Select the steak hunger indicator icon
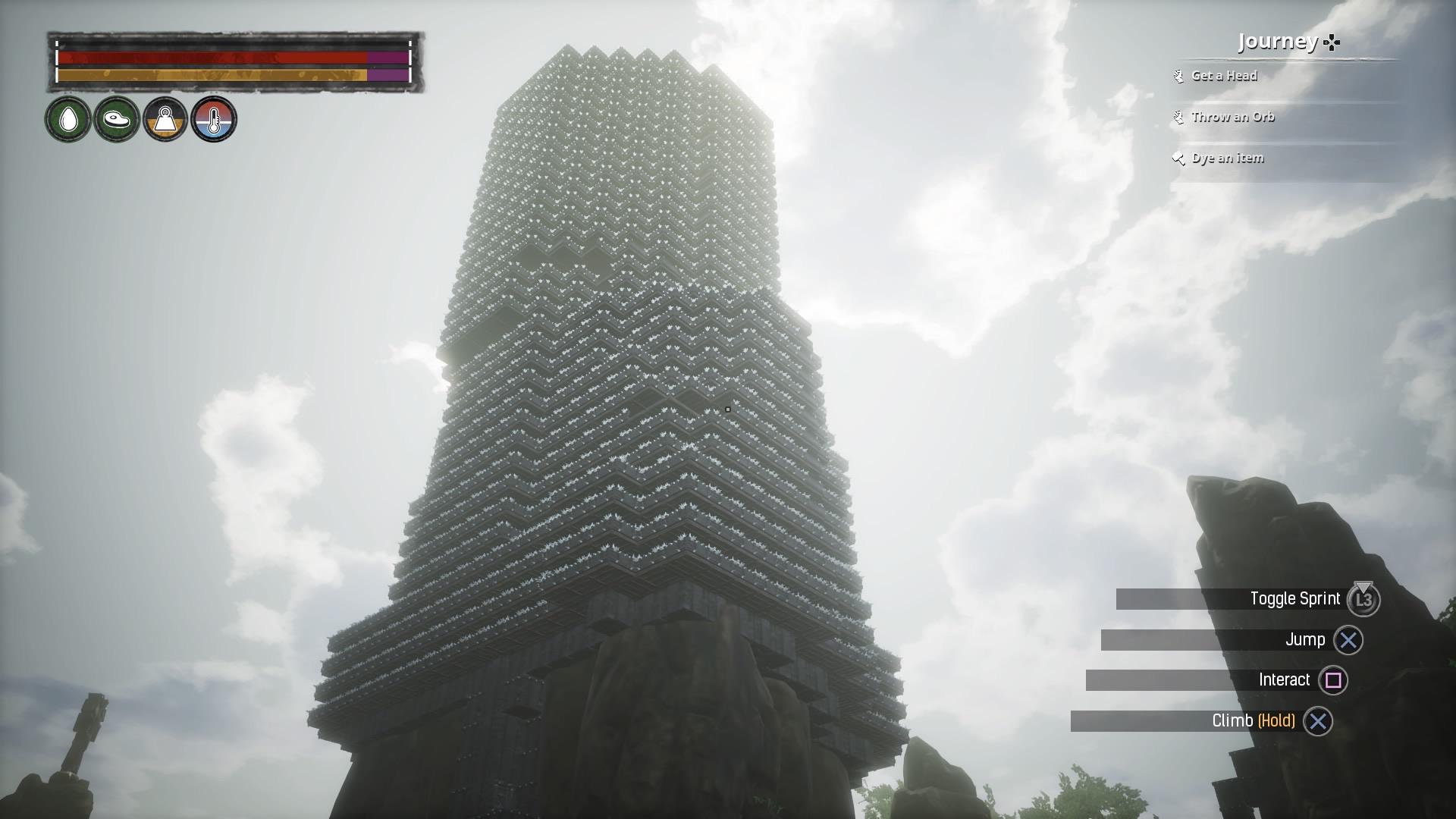The image size is (1456, 819). (116, 119)
